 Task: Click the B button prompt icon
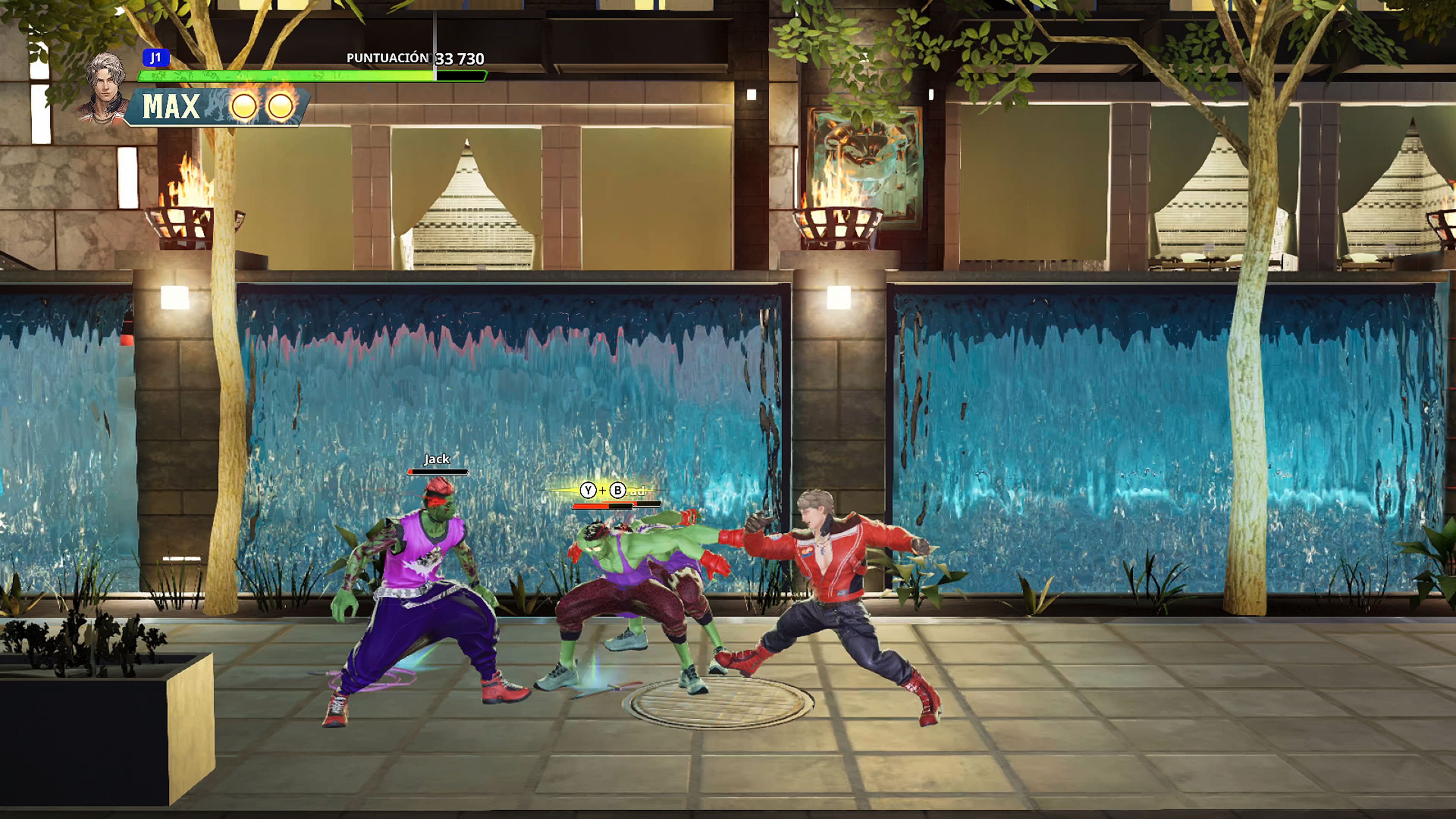point(618,490)
